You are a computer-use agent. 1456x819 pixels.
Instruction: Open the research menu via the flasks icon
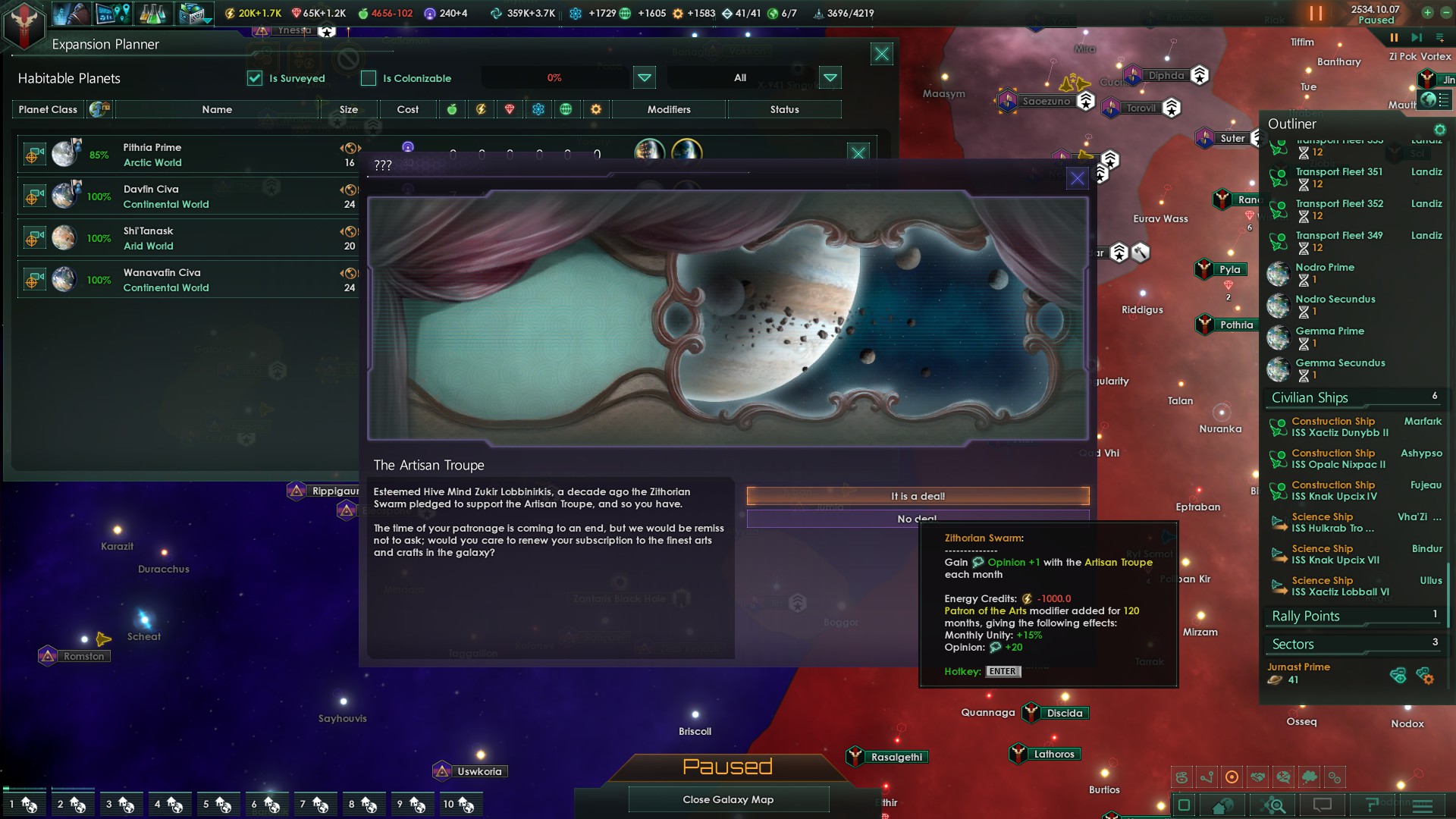tap(152, 13)
